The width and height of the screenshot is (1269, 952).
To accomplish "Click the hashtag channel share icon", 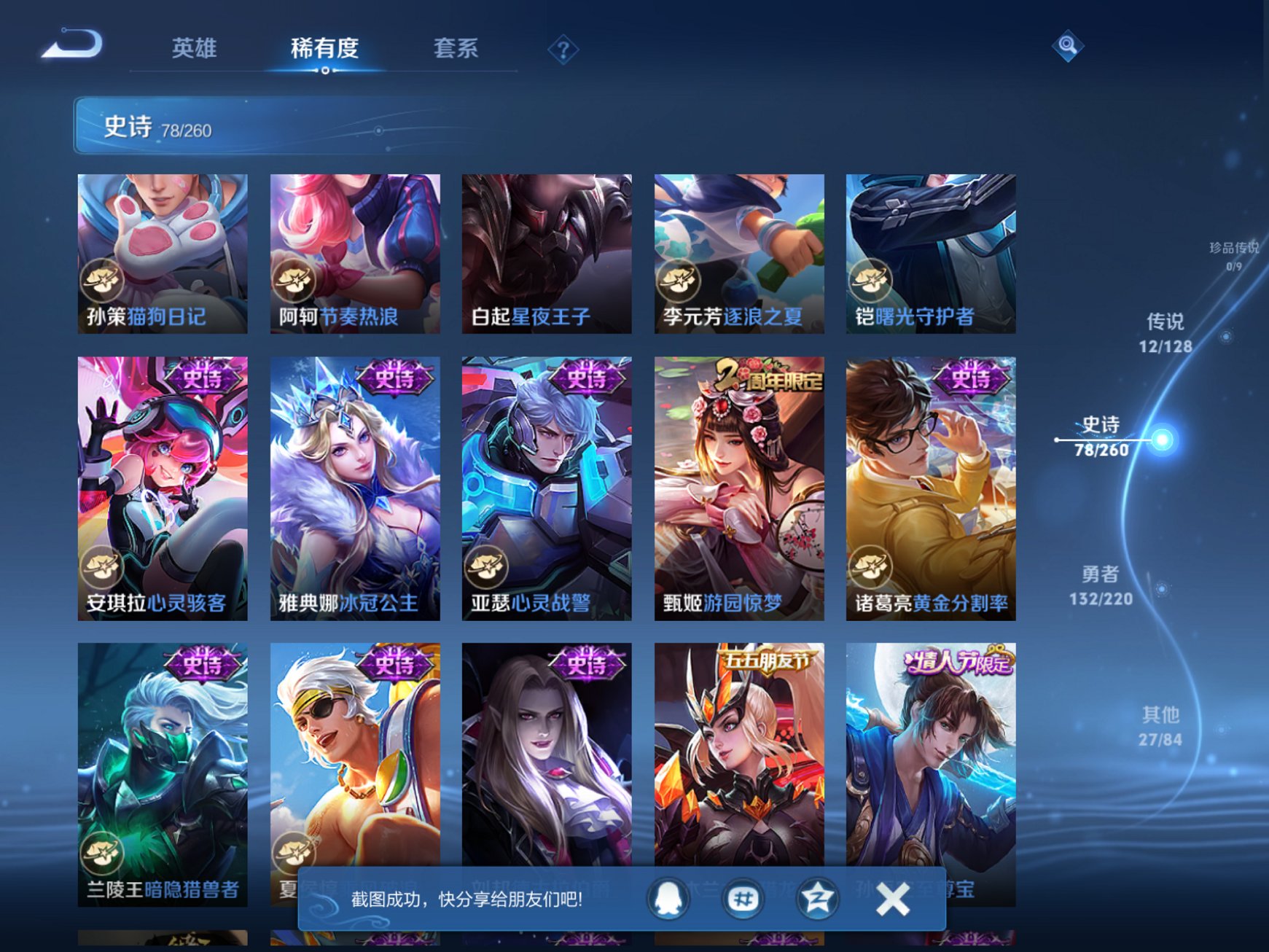I will (x=742, y=899).
